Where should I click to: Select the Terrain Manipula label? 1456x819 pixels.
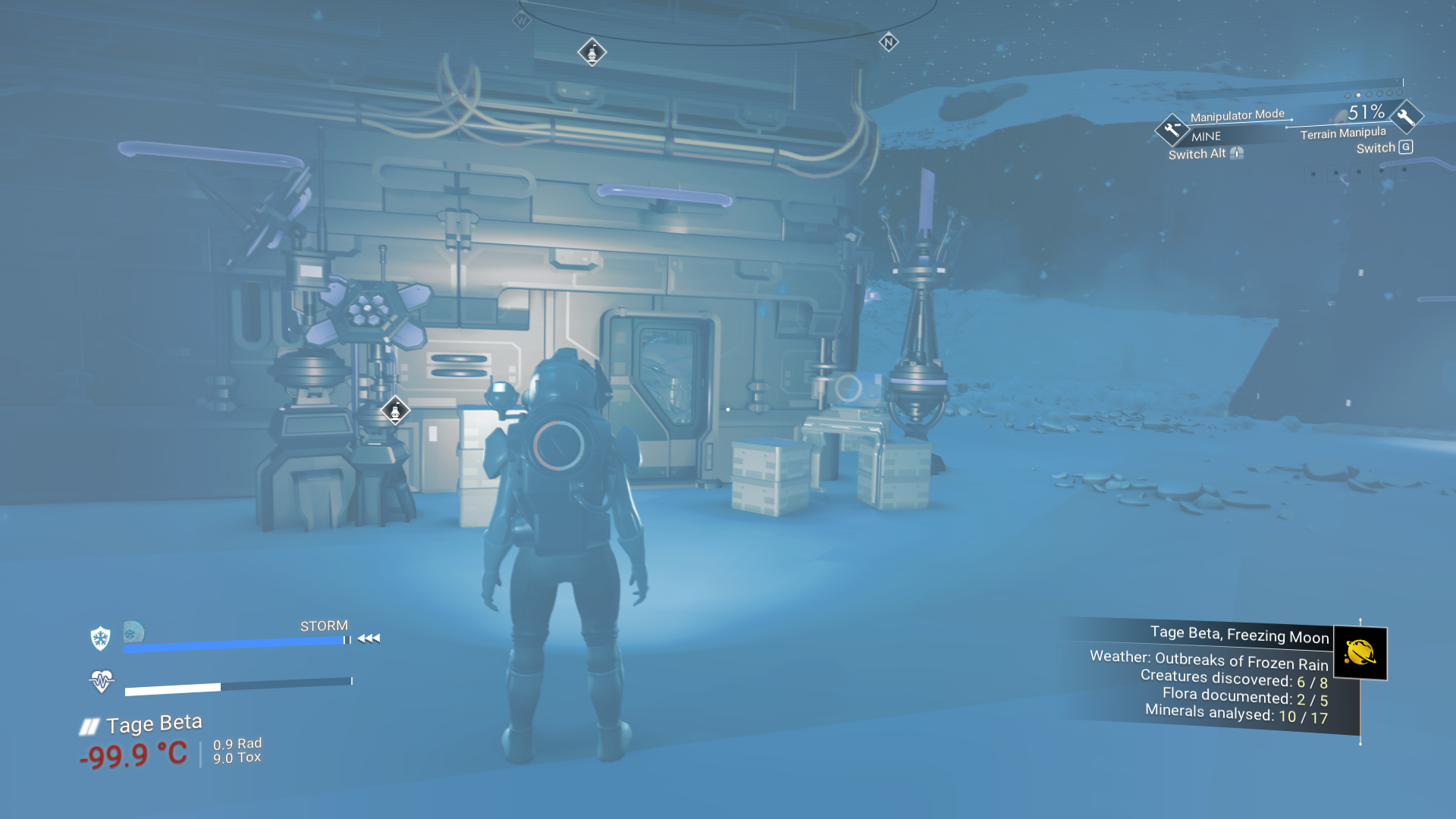tap(1341, 133)
